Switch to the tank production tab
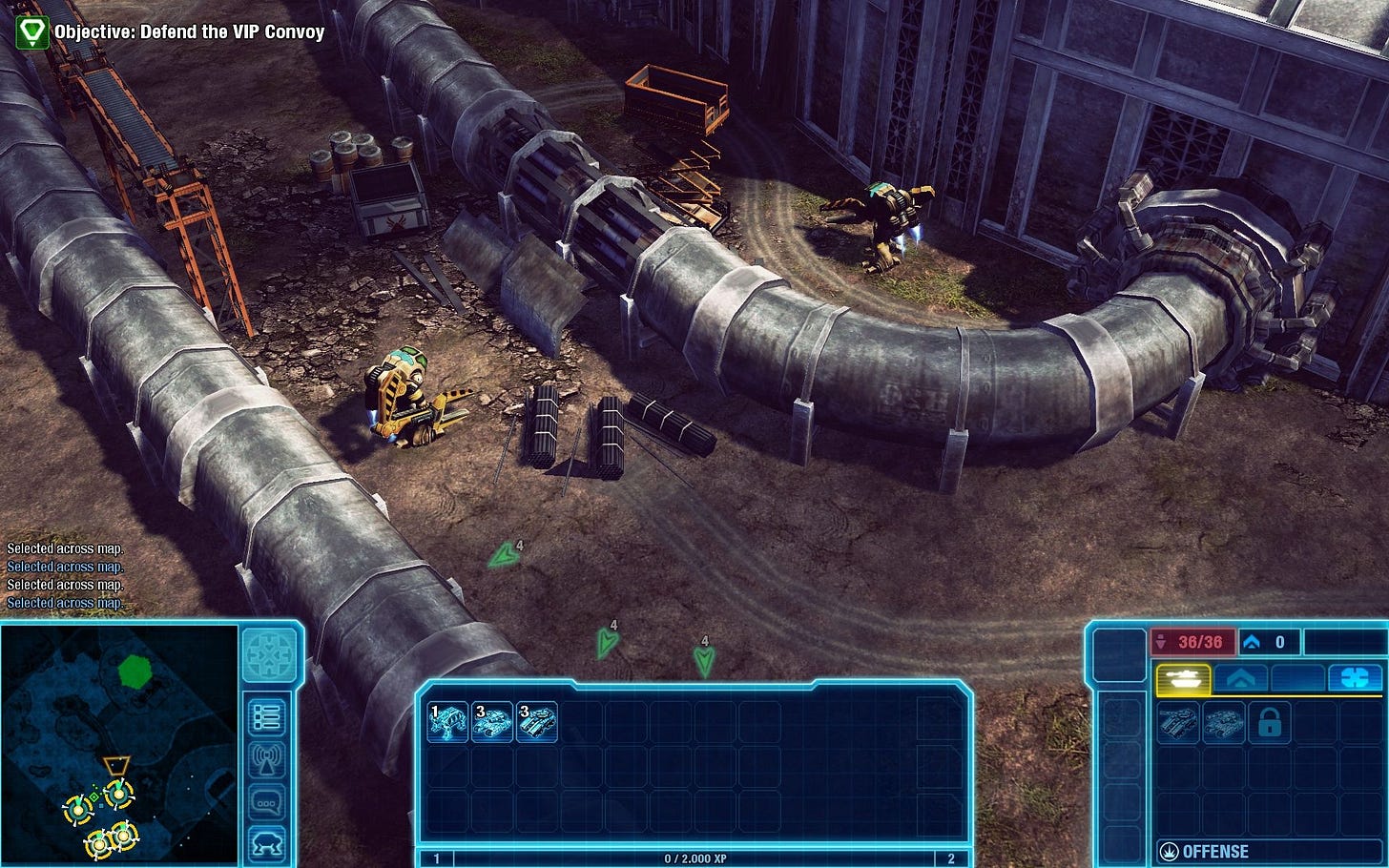This screenshot has width=1389, height=868. point(1183,678)
